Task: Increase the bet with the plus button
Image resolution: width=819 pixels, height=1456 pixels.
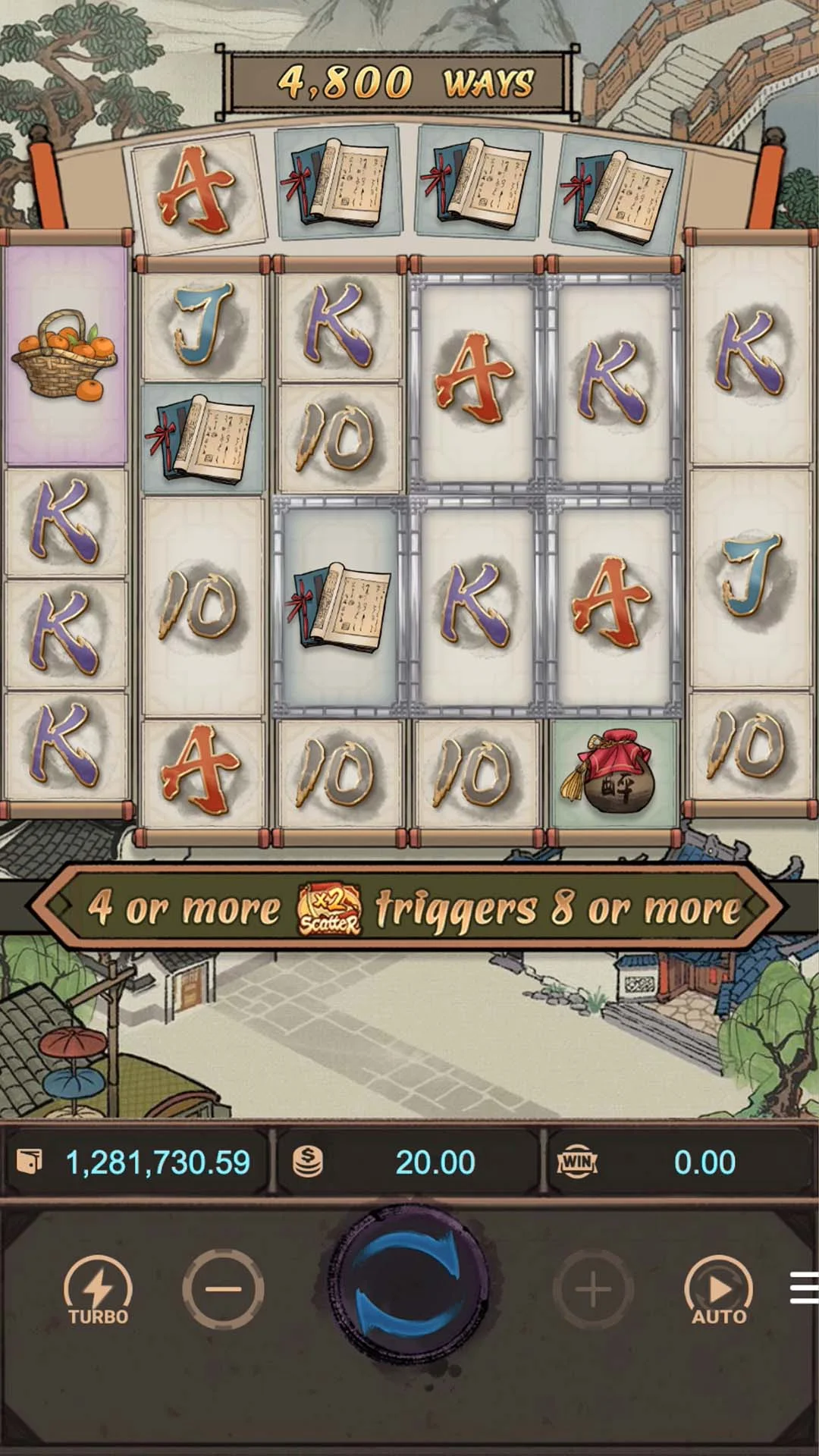Action: (x=593, y=1289)
